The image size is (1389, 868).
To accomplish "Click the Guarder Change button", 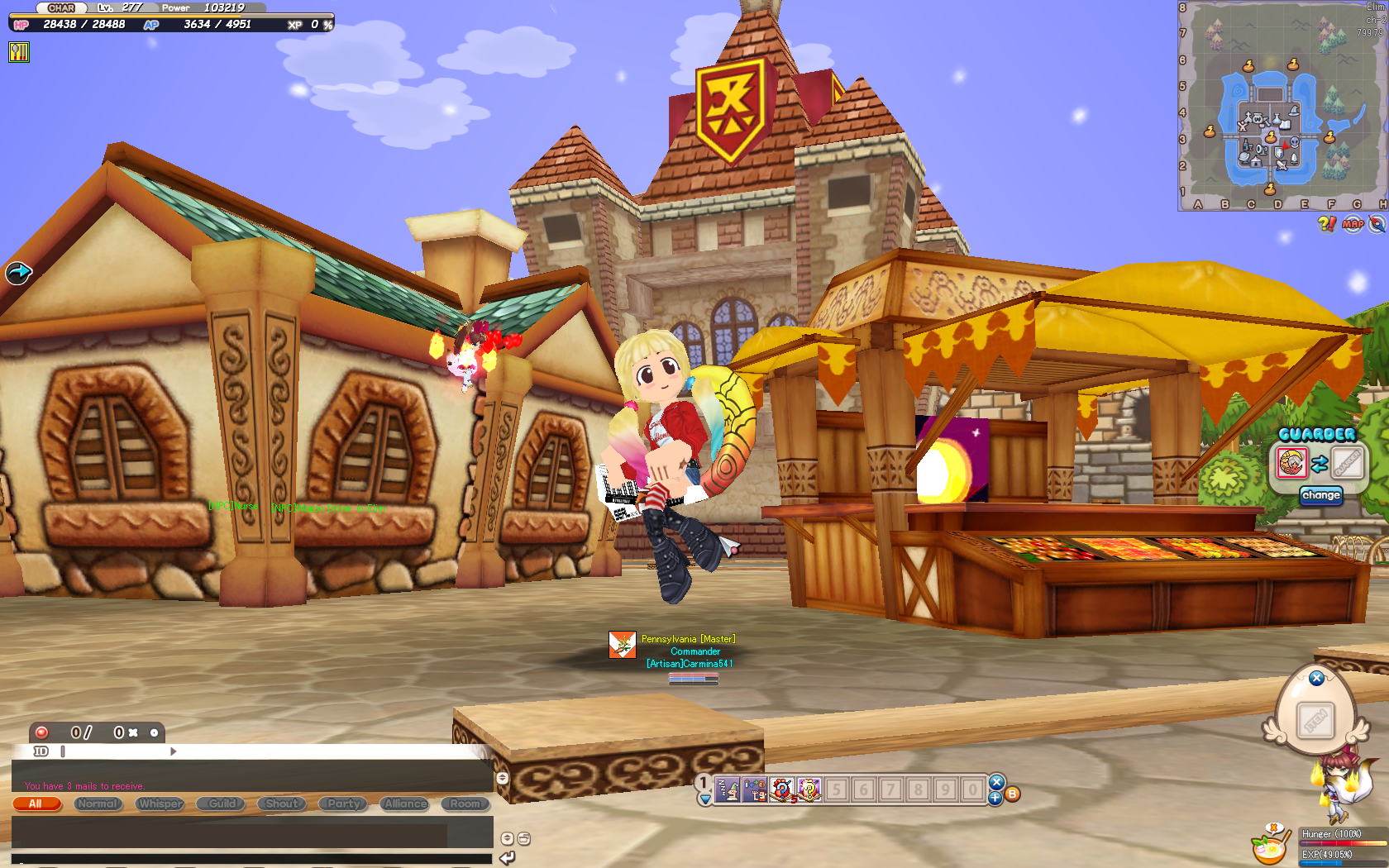I will point(1320,495).
